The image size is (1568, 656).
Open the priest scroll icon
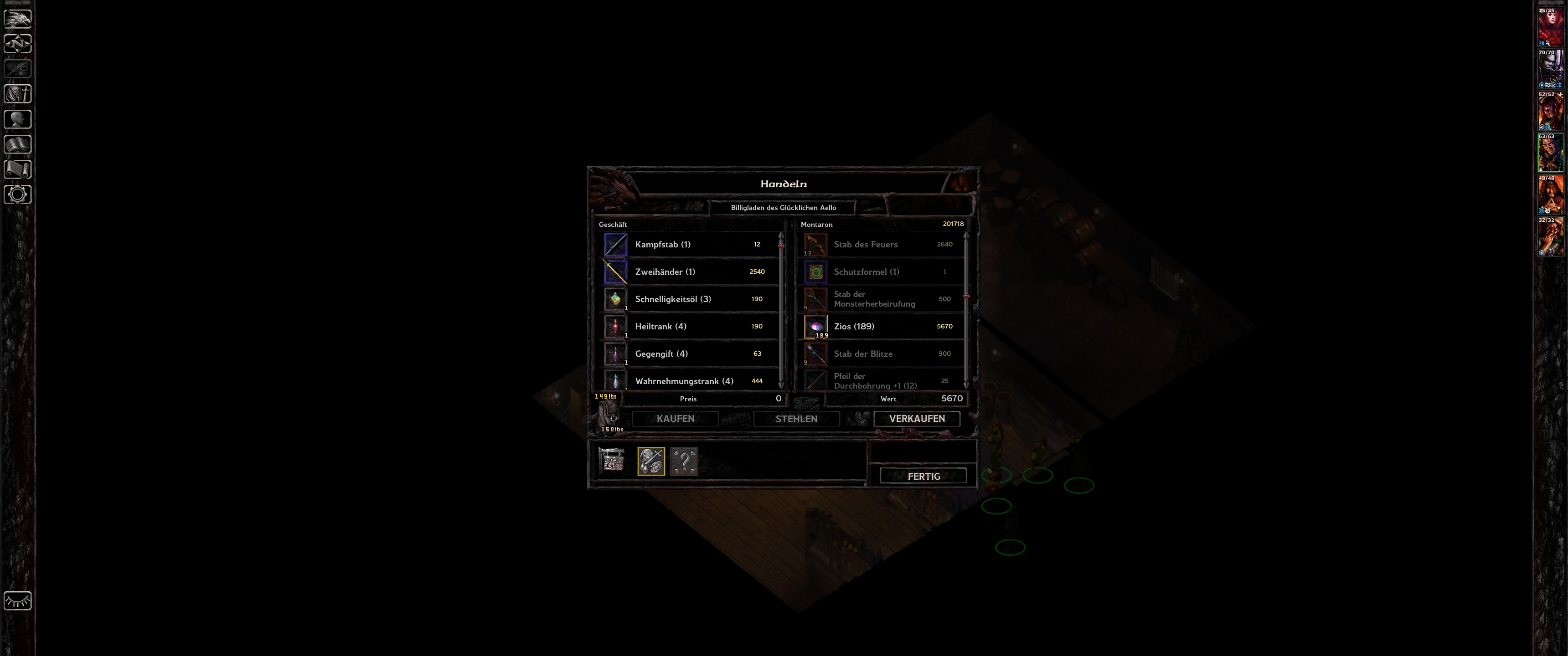coord(18,169)
